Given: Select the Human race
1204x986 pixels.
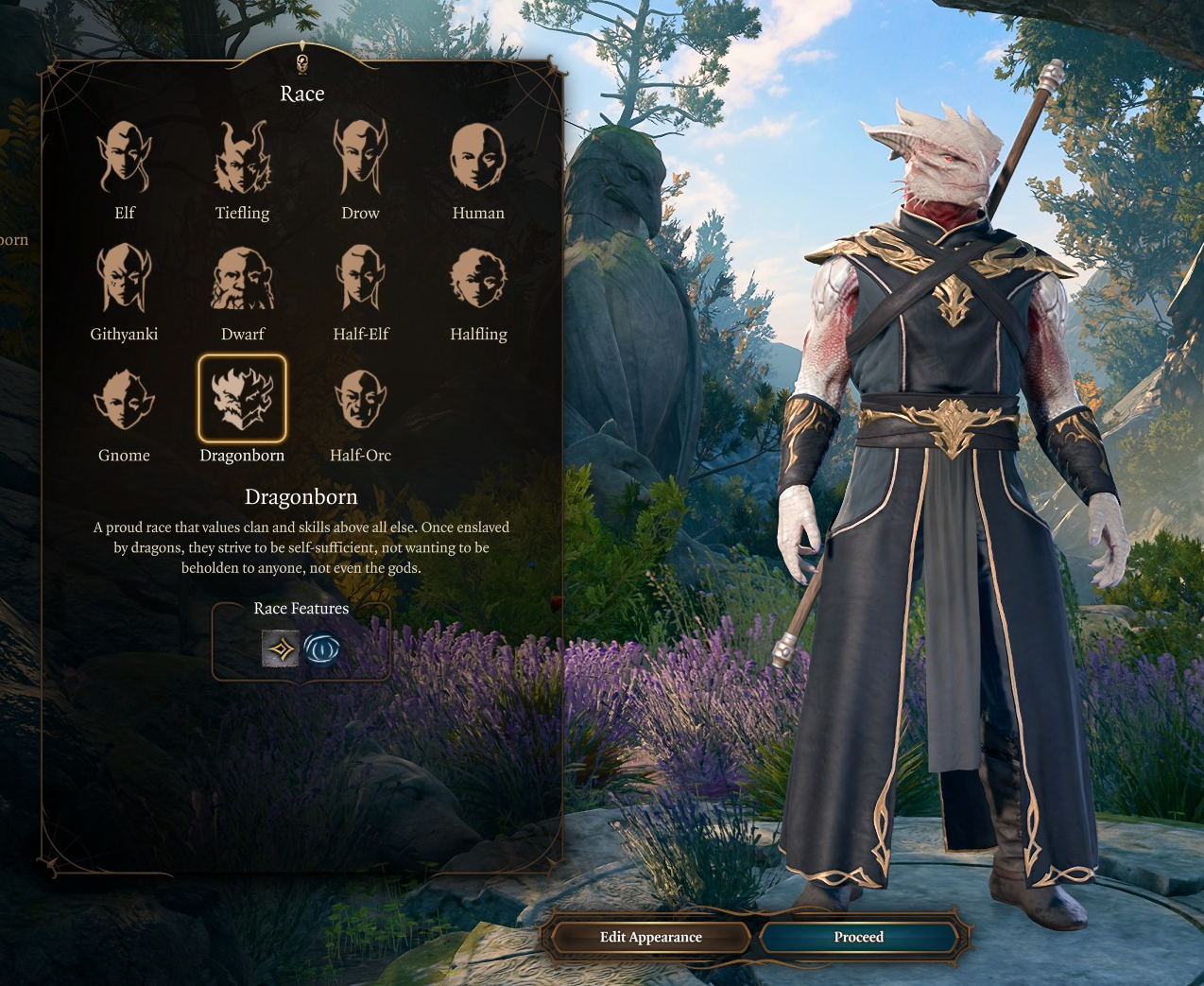Looking at the screenshot, I should [x=478, y=158].
